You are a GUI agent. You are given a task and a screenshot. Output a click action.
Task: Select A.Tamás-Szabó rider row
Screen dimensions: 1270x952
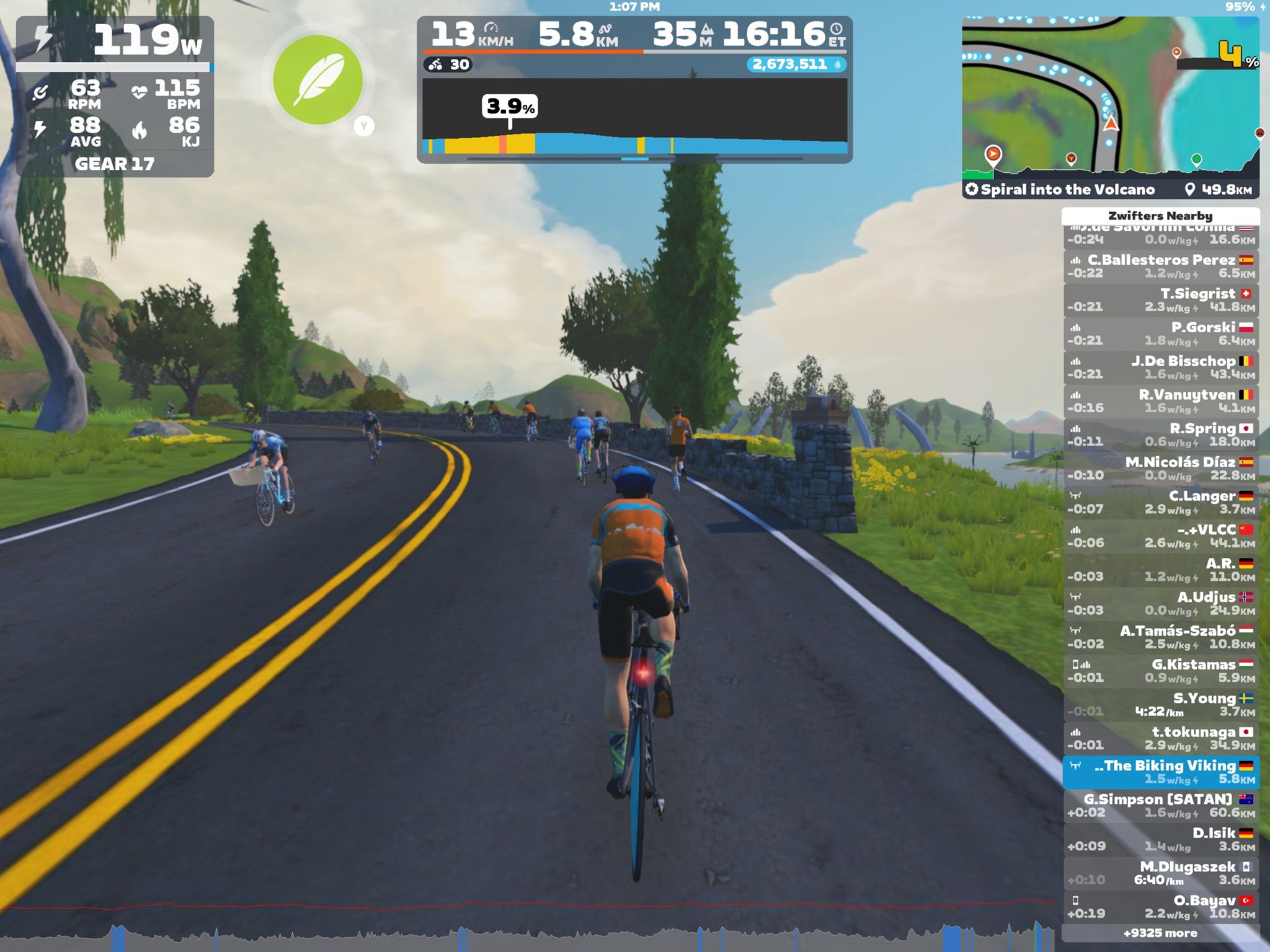coord(1161,637)
